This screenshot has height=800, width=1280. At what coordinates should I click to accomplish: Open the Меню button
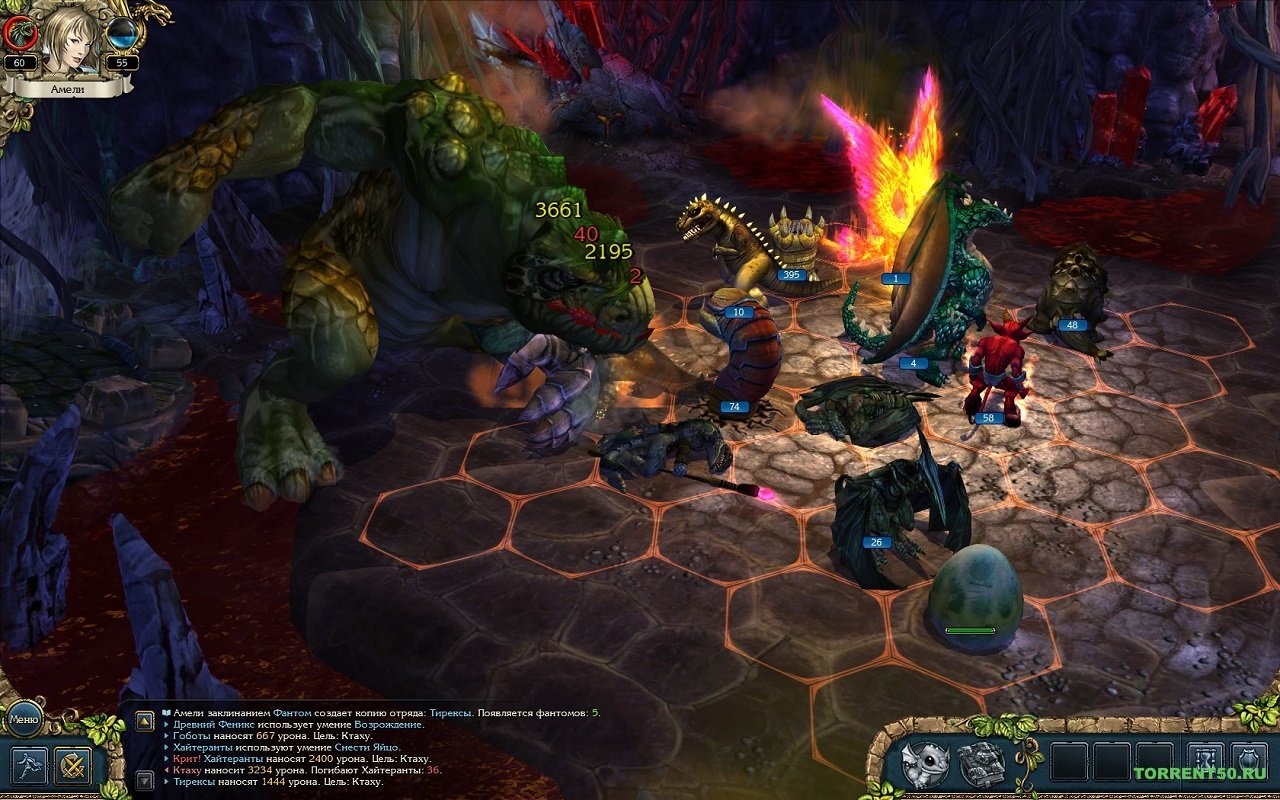click(x=23, y=717)
